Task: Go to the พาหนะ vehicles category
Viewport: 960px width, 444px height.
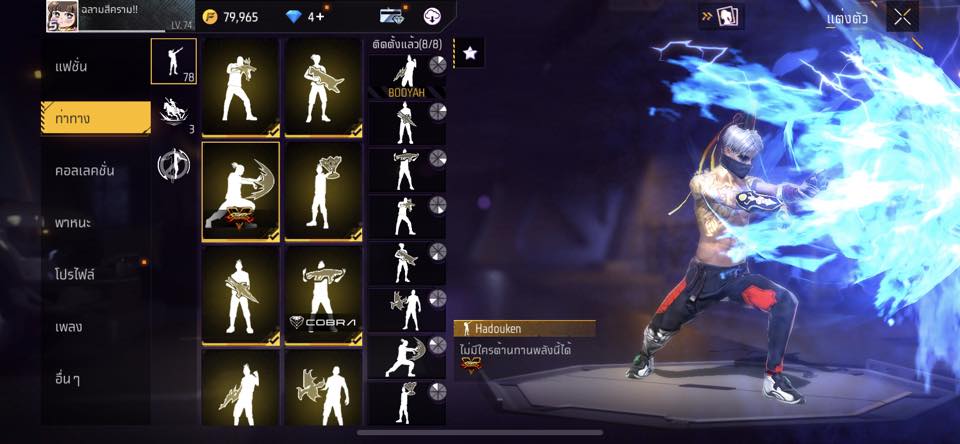Action: pos(74,222)
